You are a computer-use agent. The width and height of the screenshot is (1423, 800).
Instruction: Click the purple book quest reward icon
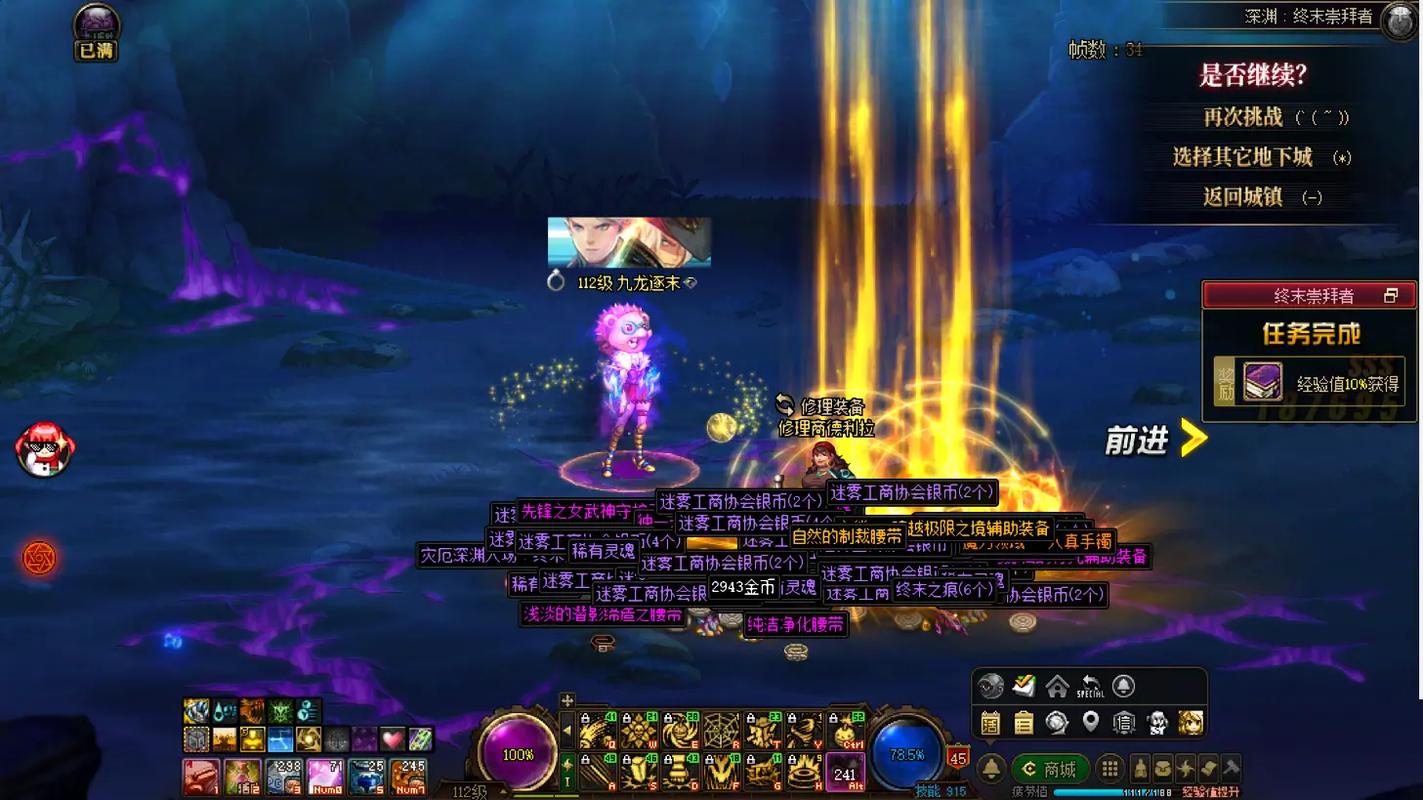pos(1262,382)
